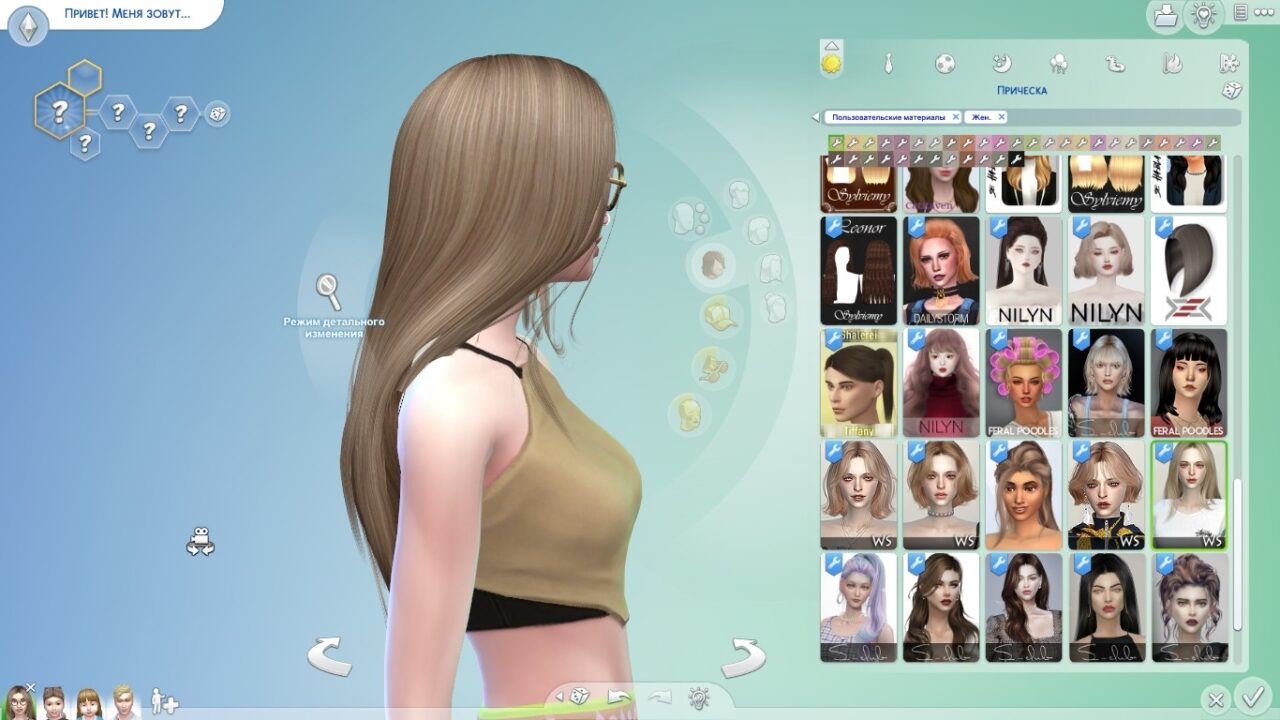Switch to the formal outfit tie tab

pos(888,64)
